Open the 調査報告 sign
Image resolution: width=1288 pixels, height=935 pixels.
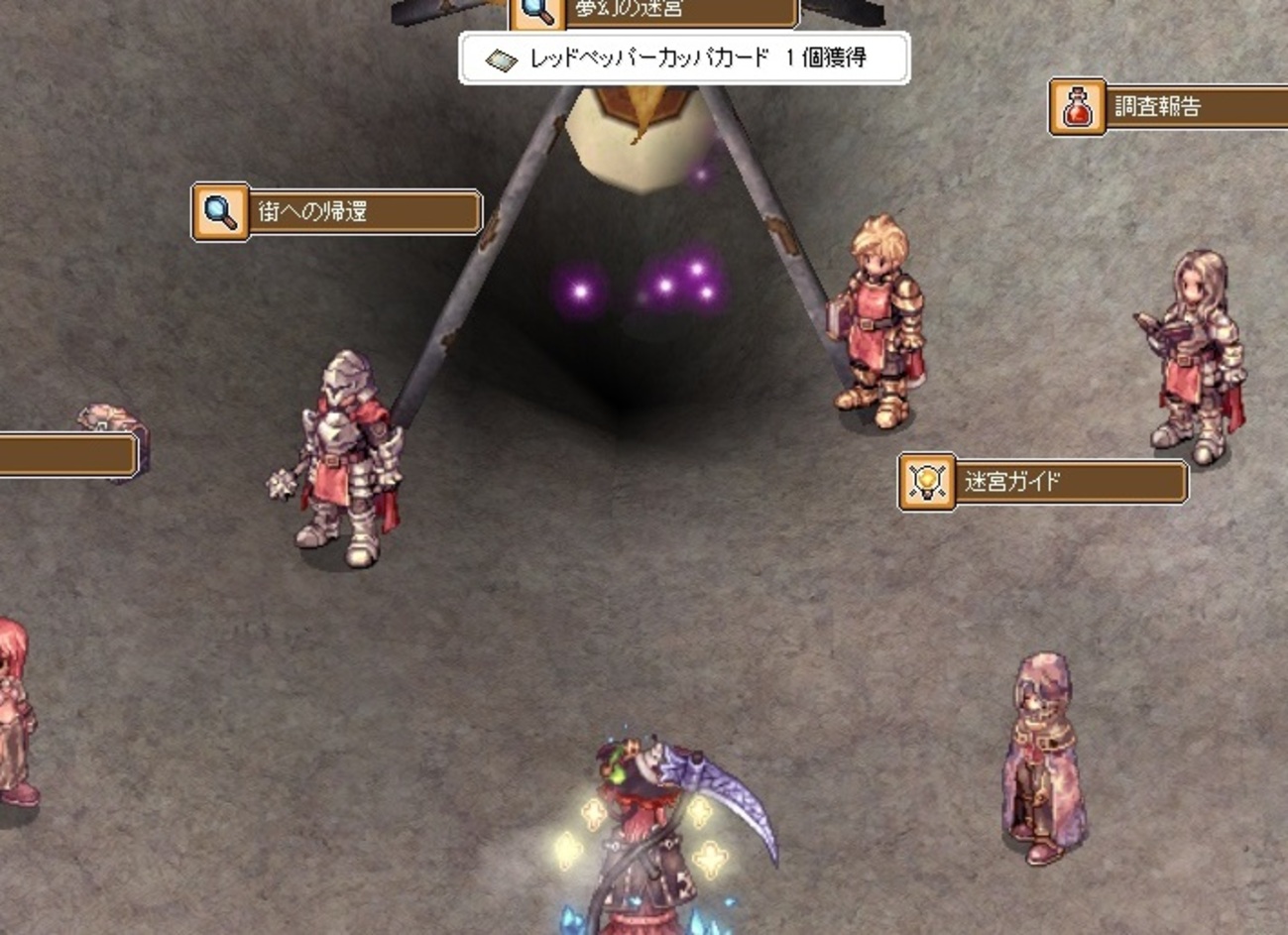click(x=1170, y=107)
